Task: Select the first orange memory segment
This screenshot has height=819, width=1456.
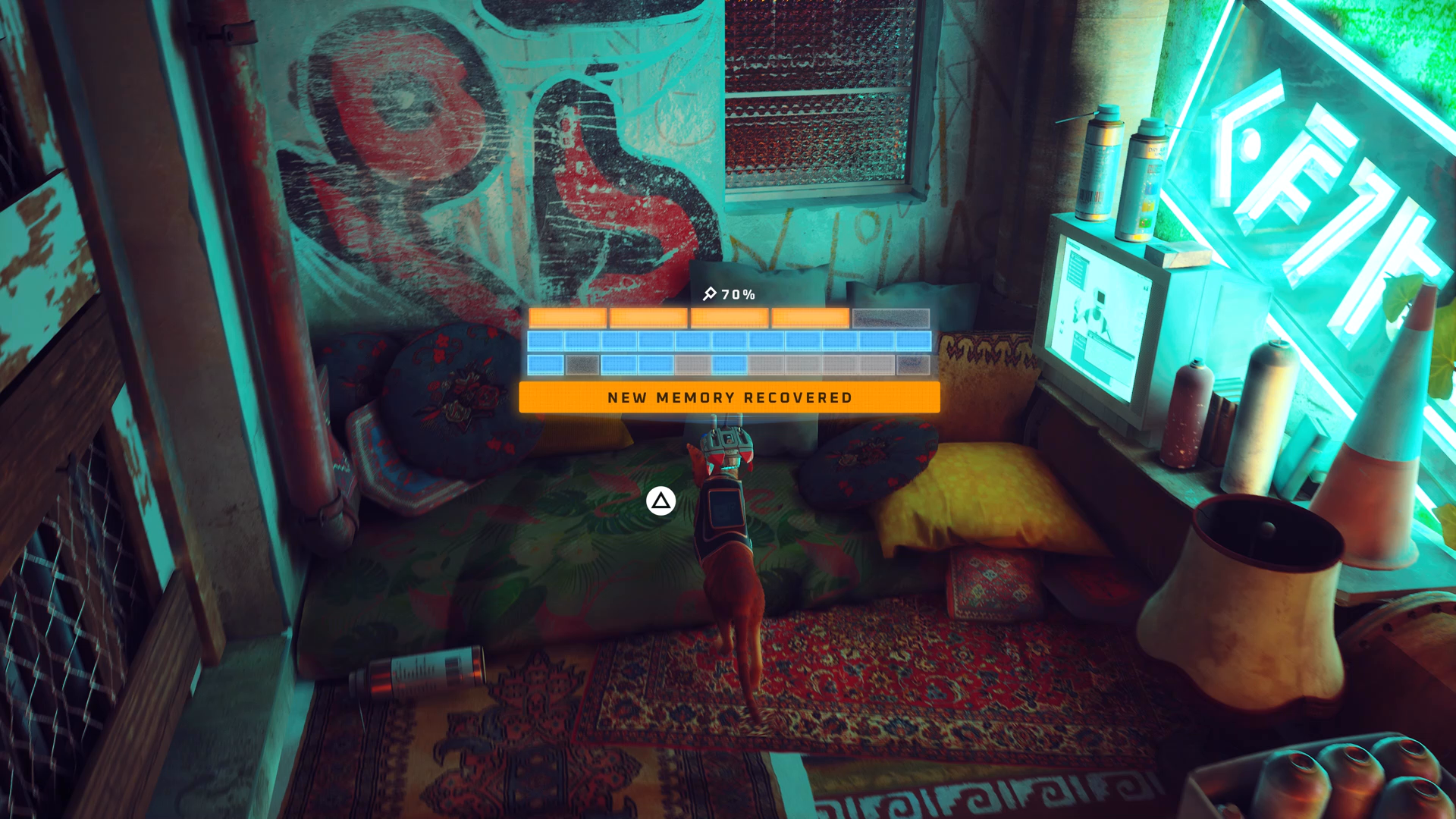Action: click(569, 317)
